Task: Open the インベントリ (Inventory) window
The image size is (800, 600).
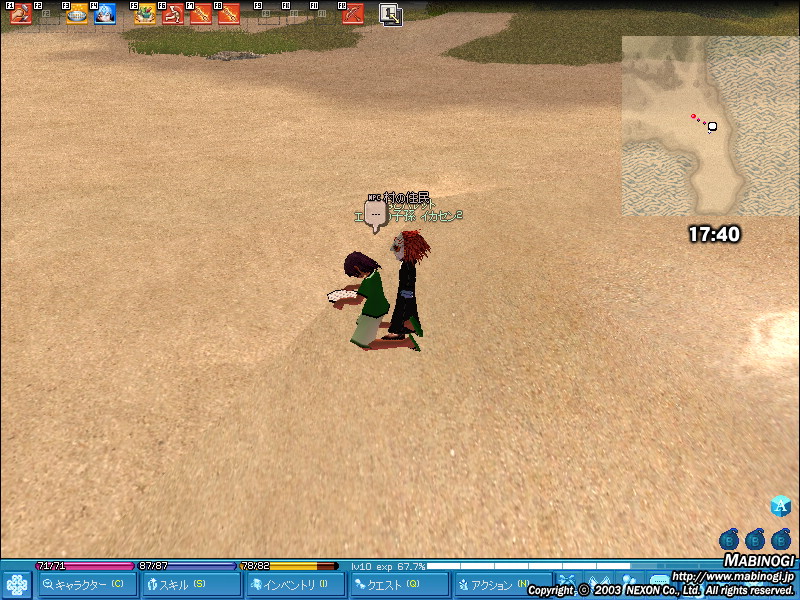Action: click(x=294, y=585)
